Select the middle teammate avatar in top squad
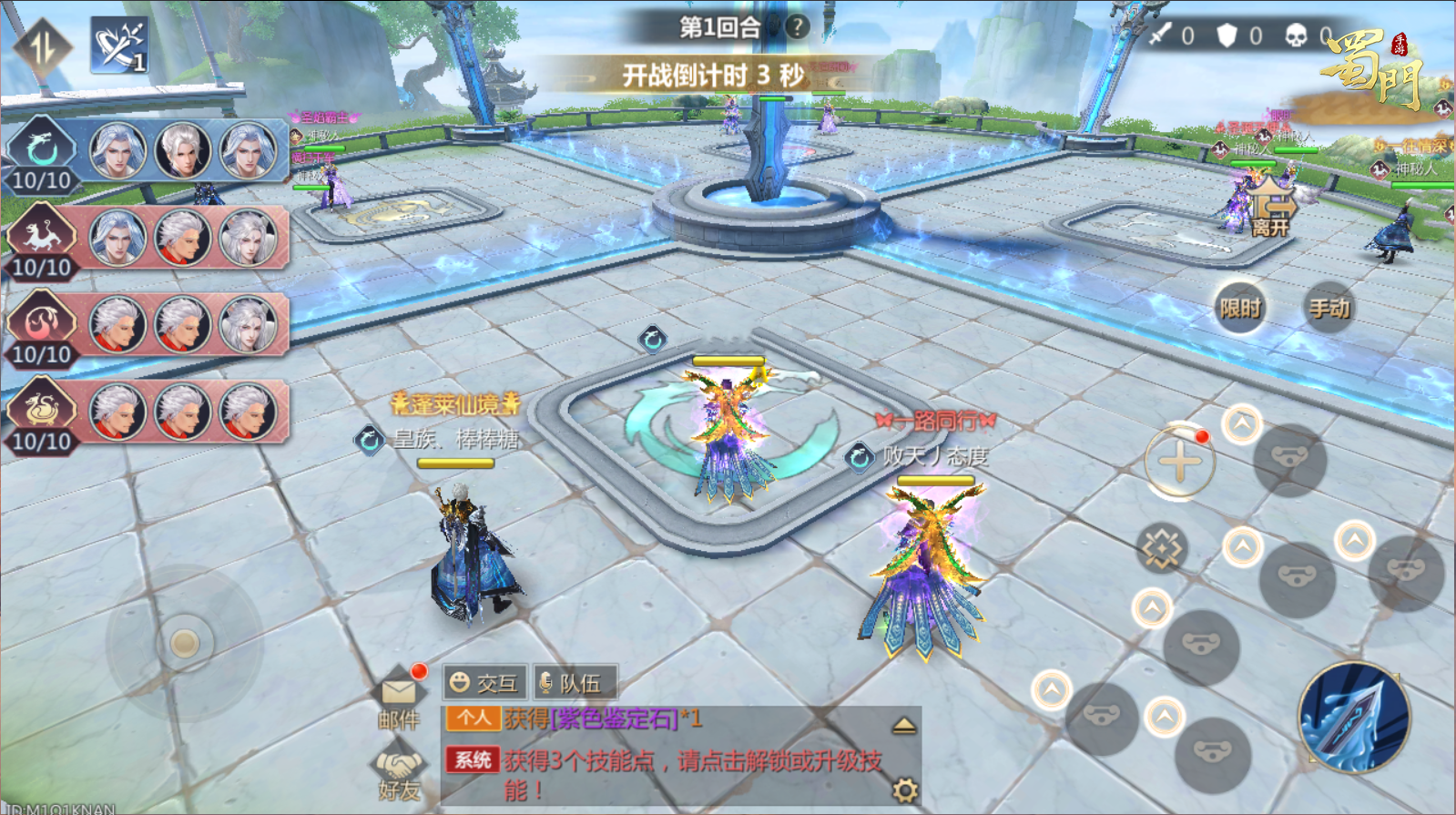The height and width of the screenshot is (815, 1456). 182,151
